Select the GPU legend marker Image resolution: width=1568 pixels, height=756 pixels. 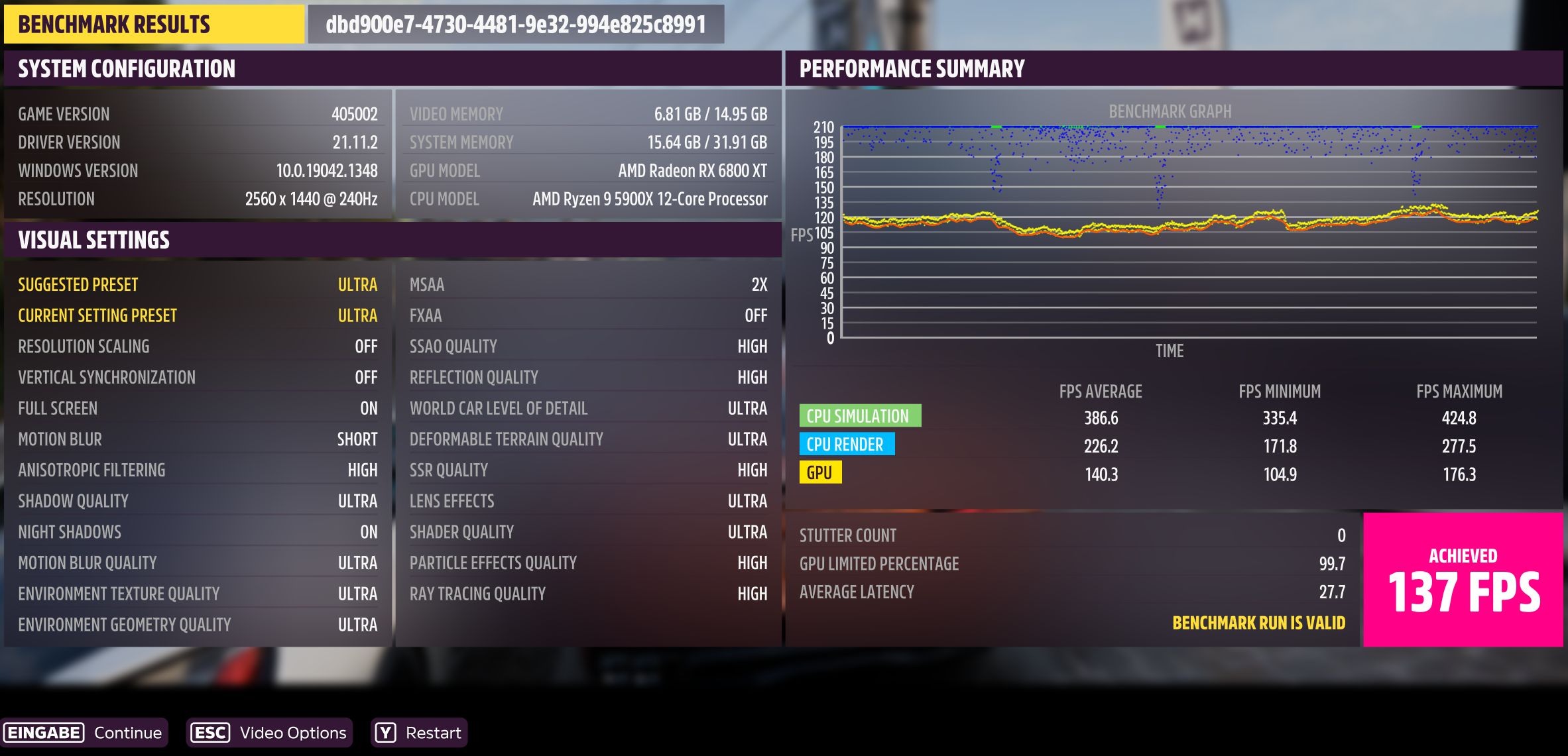(x=820, y=473)
